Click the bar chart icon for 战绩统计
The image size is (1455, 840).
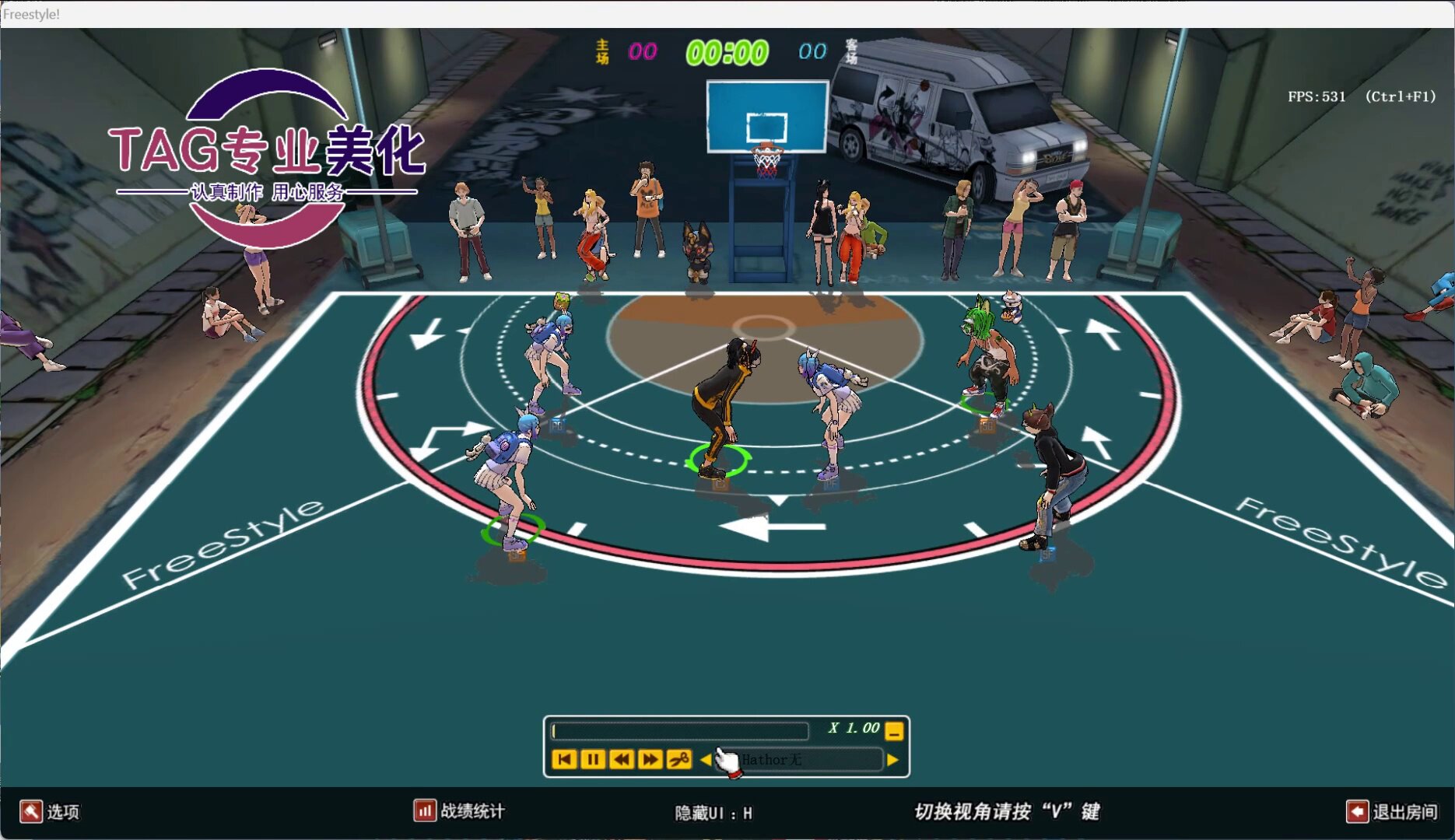point(424,811)
